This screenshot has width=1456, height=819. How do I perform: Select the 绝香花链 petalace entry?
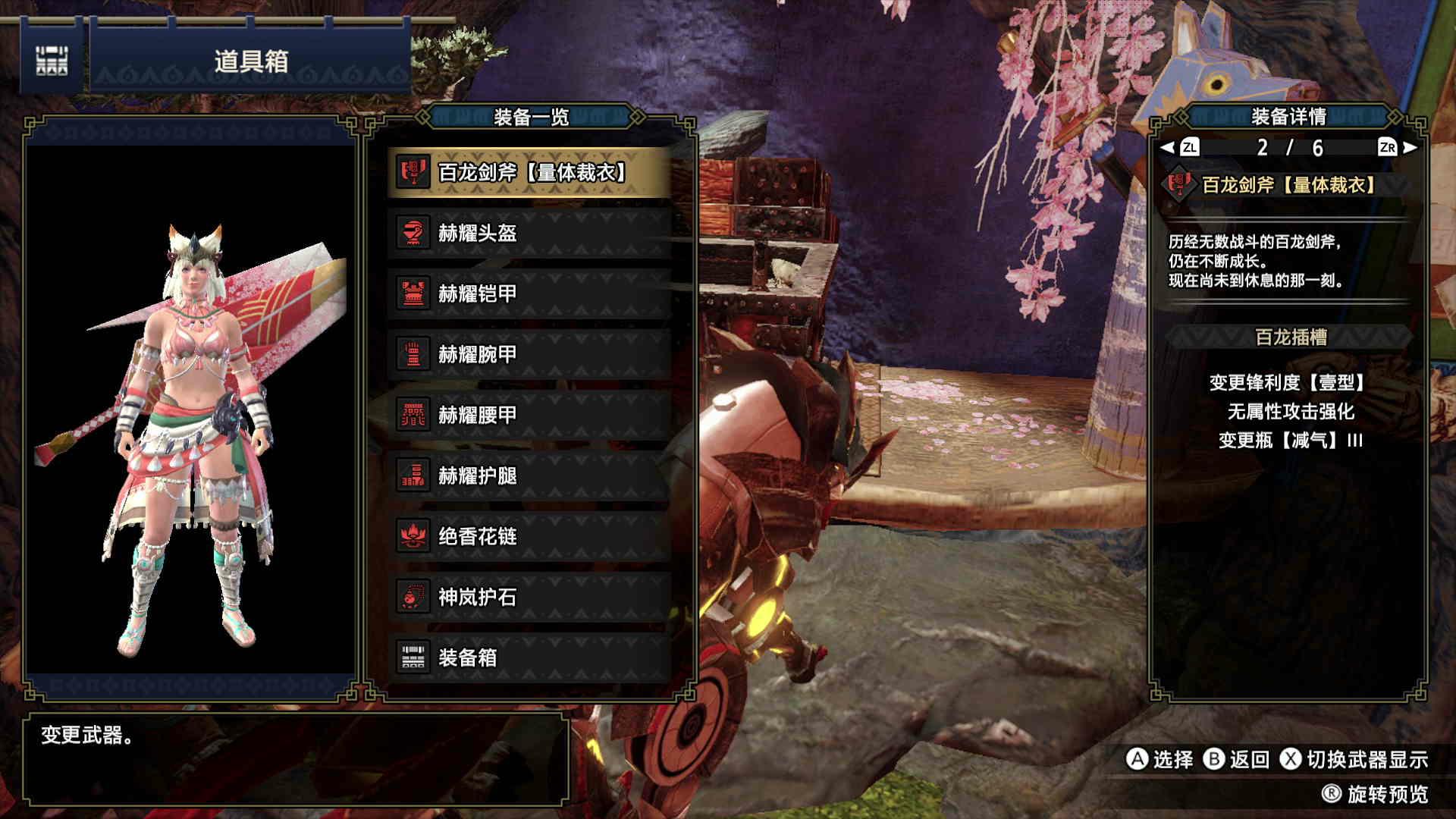[x=529, y=537]
